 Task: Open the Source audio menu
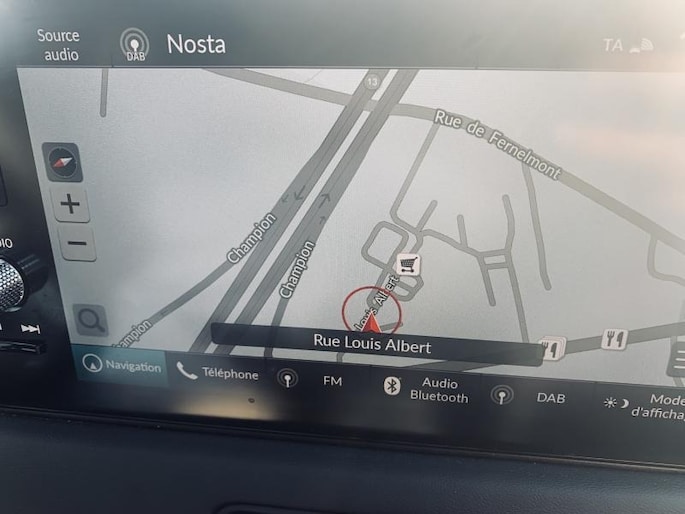pyautogui.click(x=58, y=44)
